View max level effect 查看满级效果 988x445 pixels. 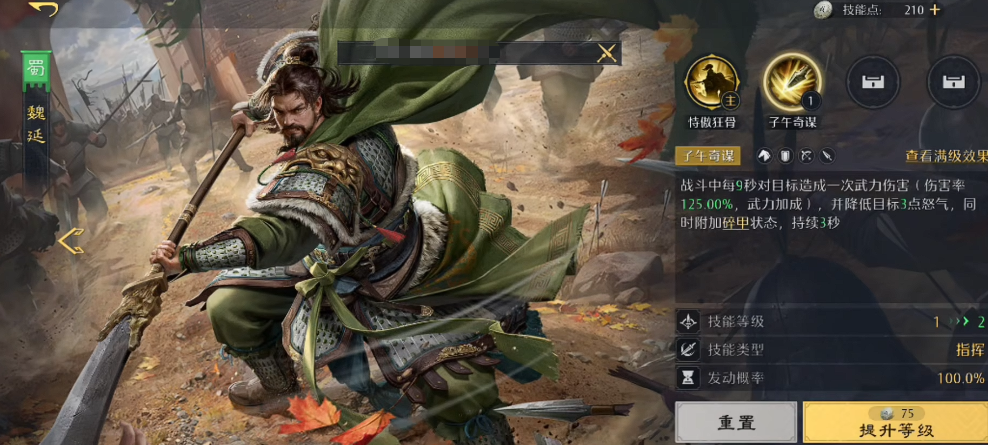[945, 156]
